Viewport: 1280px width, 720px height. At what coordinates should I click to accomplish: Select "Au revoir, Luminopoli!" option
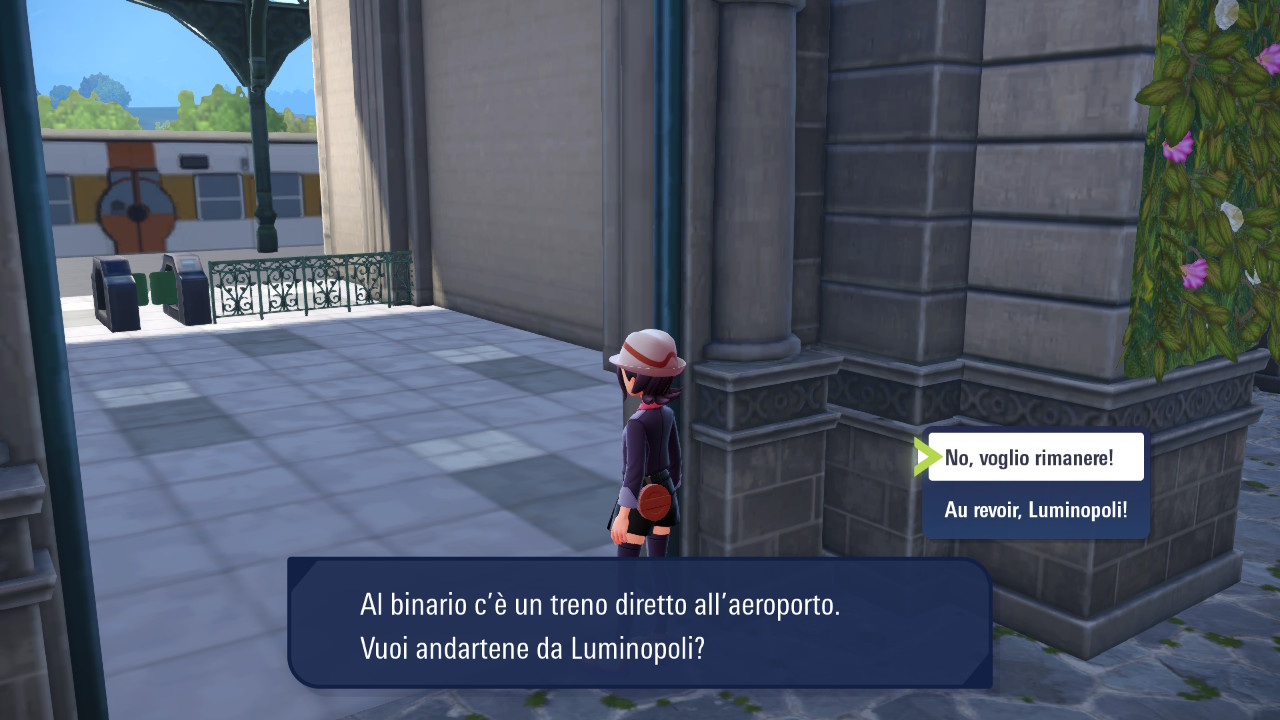click(1035, 510)
